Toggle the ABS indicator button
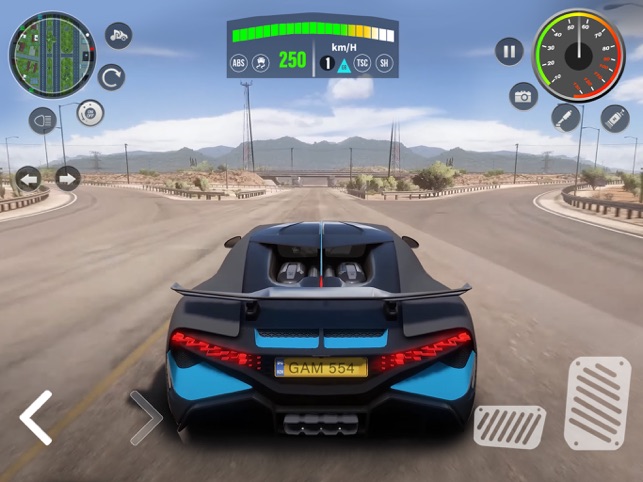 pos(239,62)
